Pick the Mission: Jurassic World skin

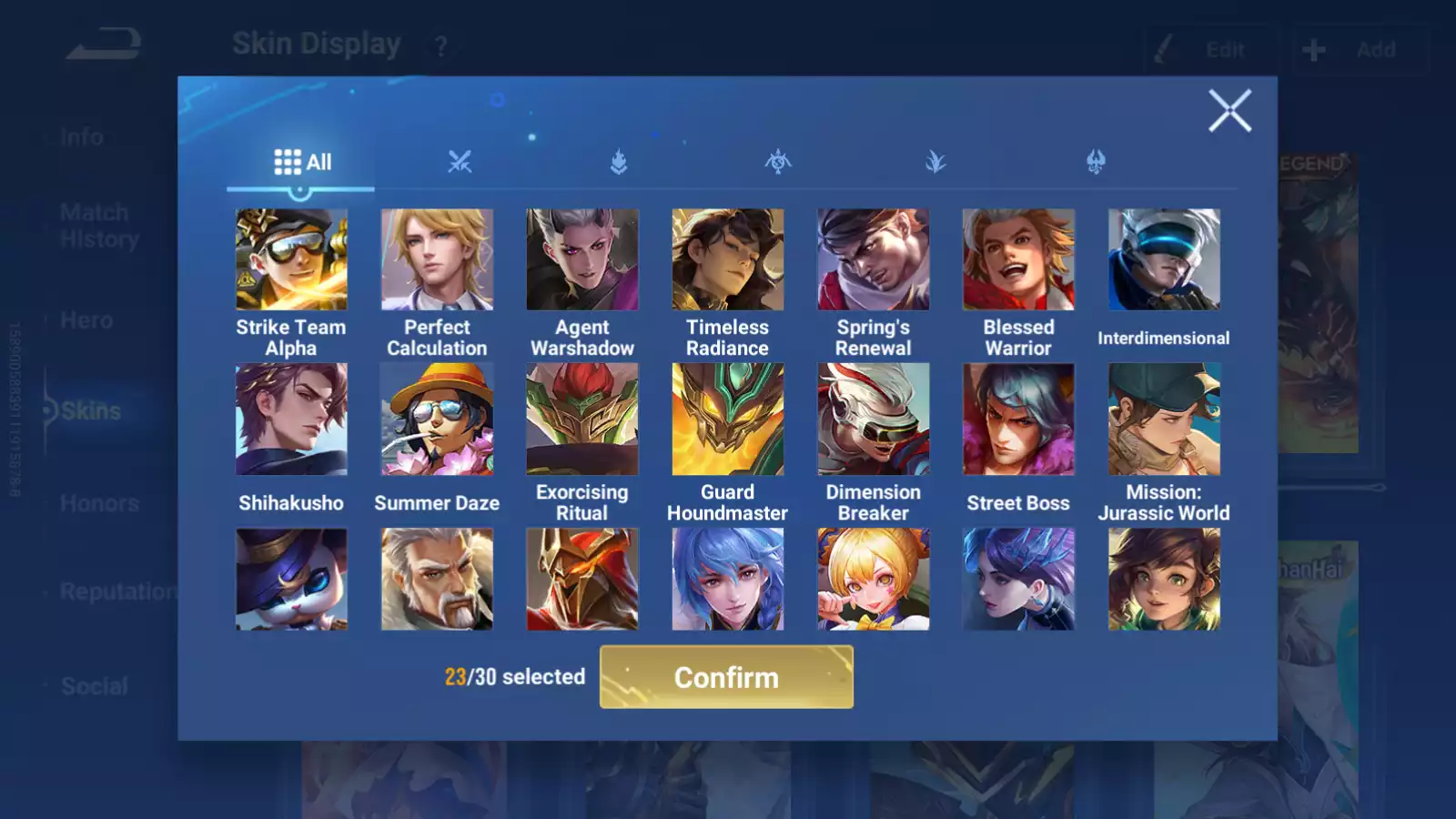click(x=1164, y=420)
